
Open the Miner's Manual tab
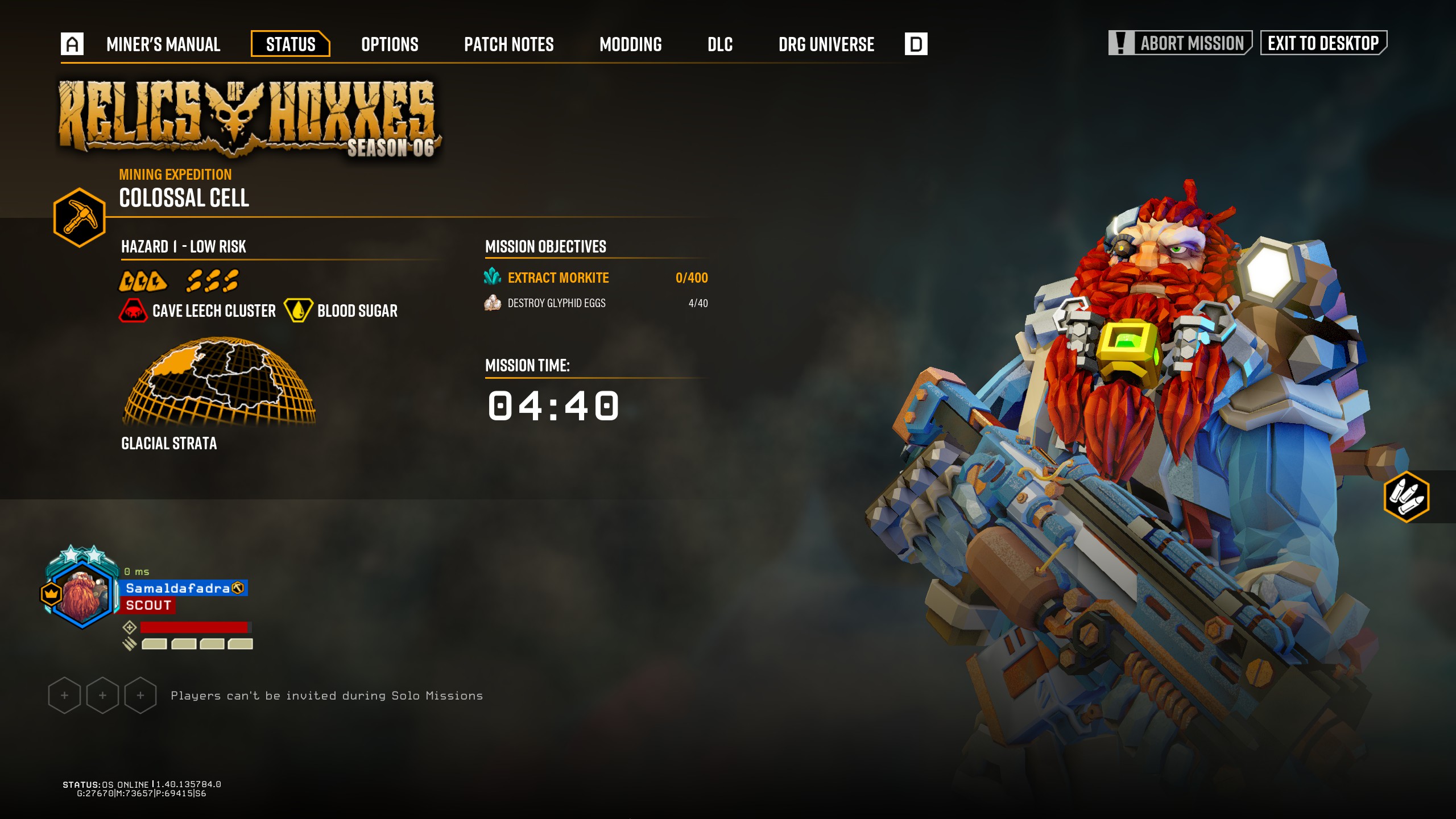click(163, 44)
